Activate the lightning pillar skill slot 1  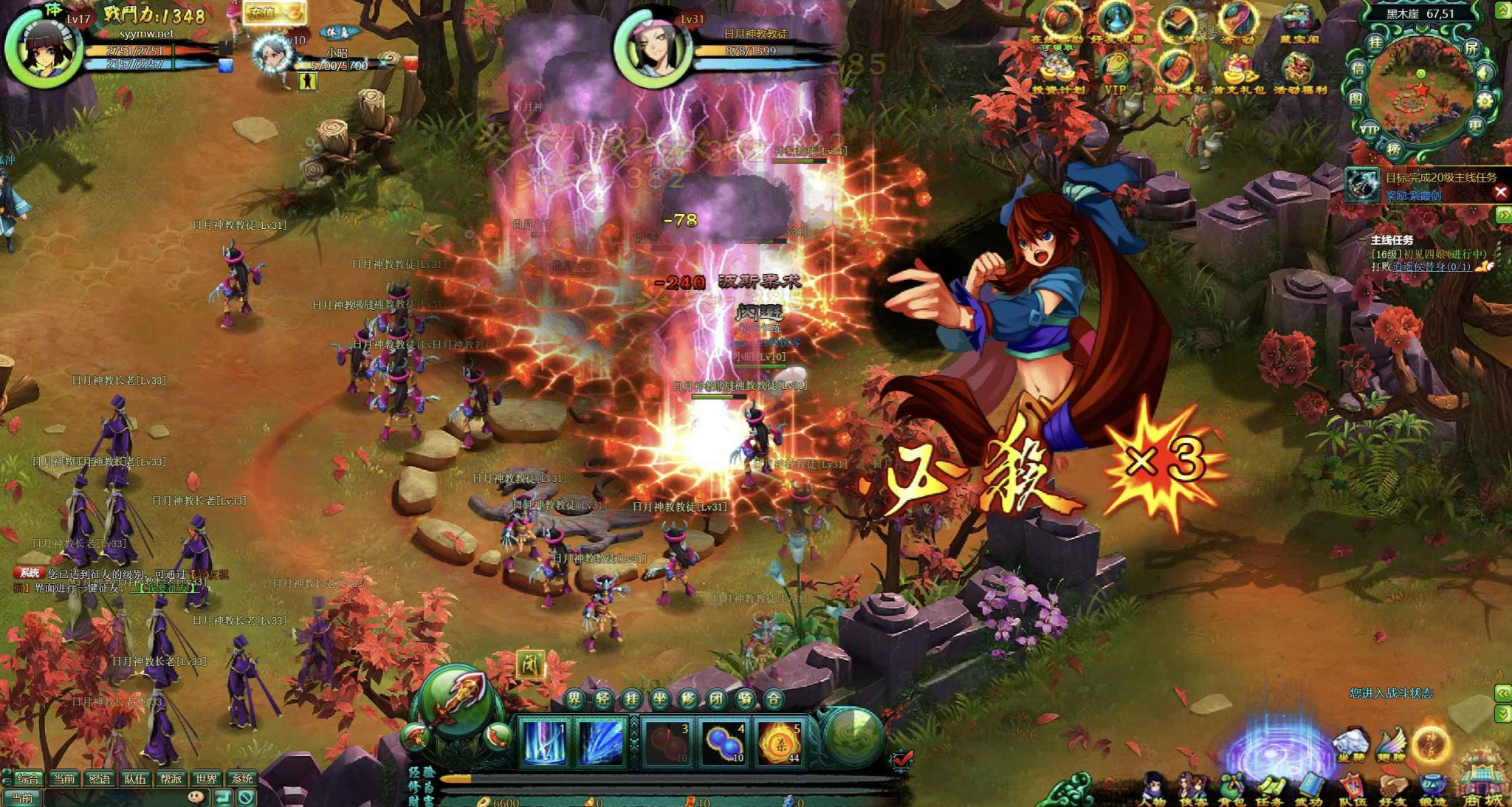point(544,742)
